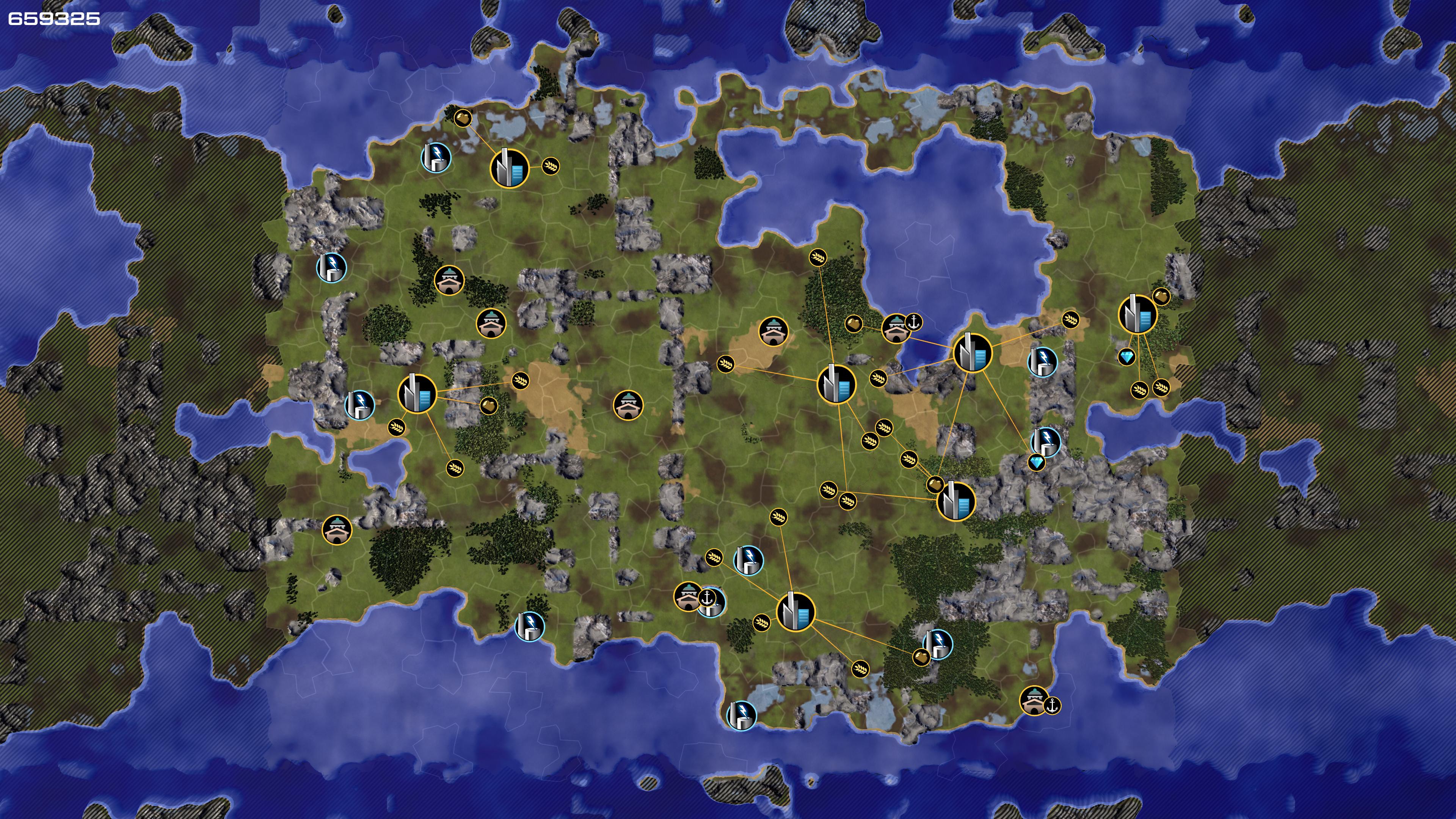Click the power plant next to the northernmost city
The image size is (1456, 819).
(x=436, y=157)
